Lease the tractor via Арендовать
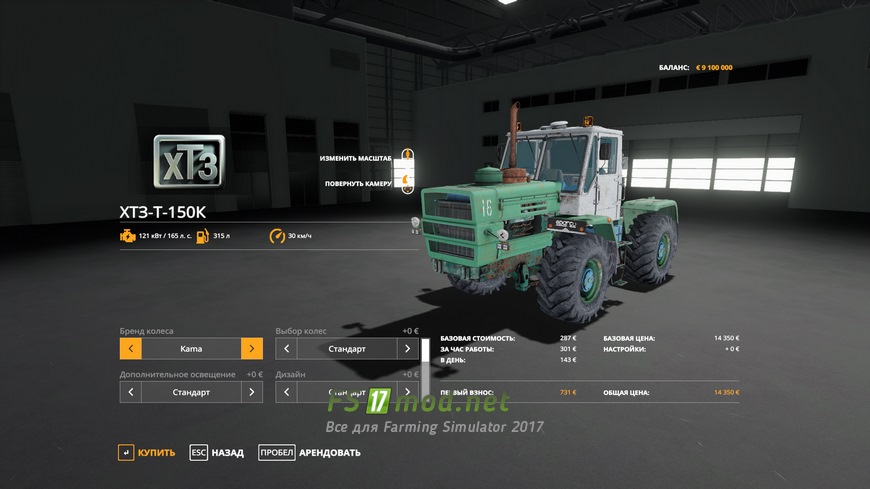This screenshot has width=870, height=489. (309, 453)
